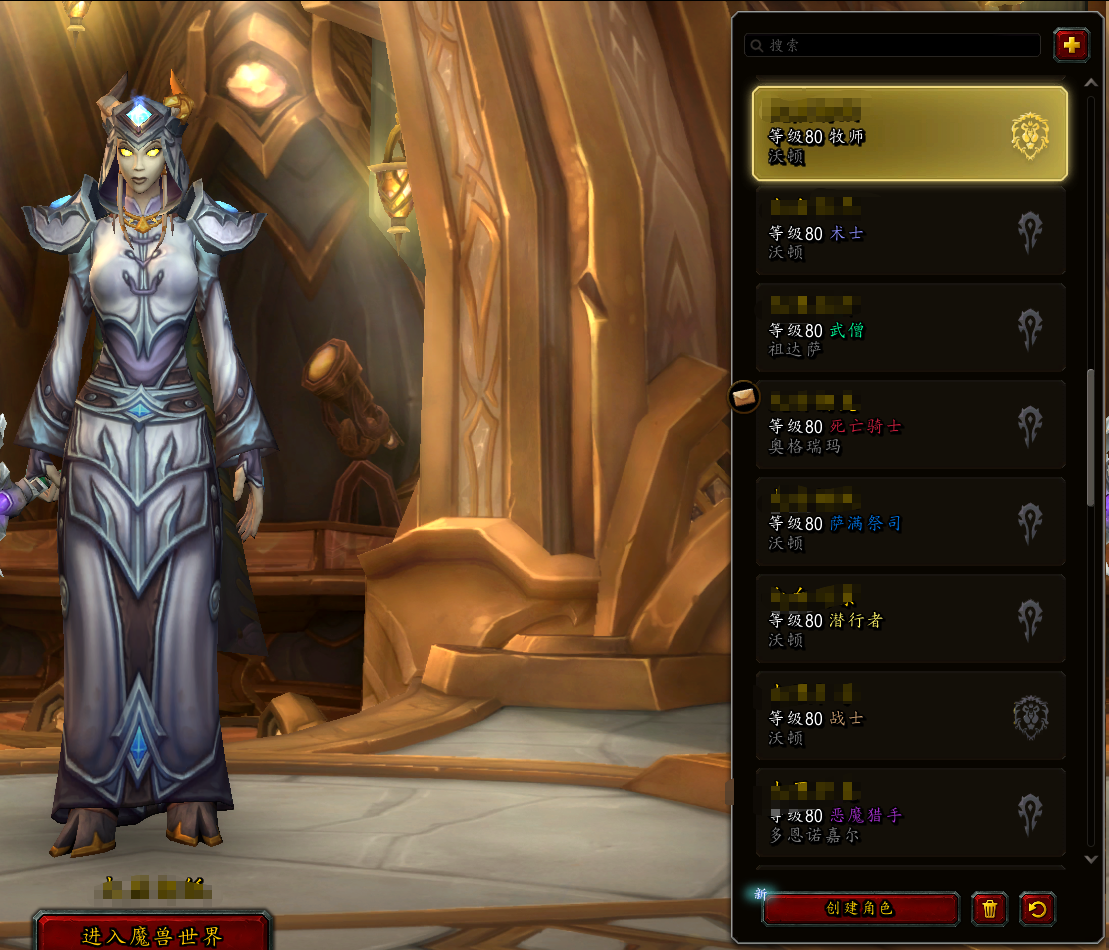Select the level 80 战士 character
The image size is (1109, 950).
tap(909, 716)
